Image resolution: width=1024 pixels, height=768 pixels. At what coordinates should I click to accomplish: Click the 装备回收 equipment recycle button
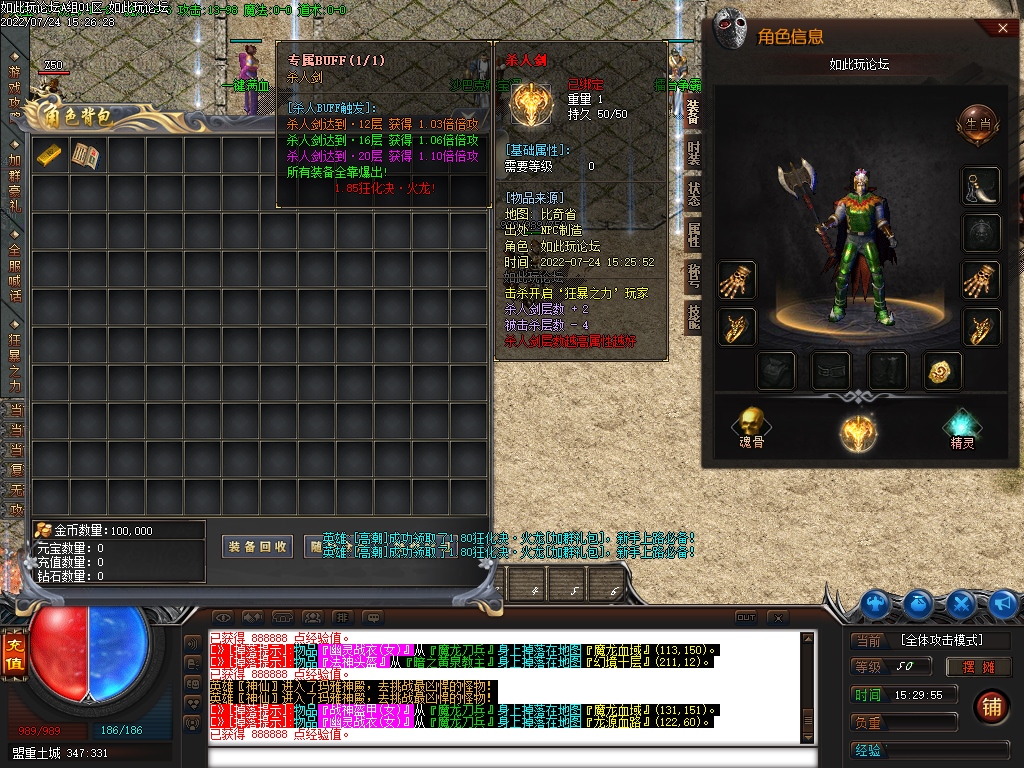click(x=258, y=547)
